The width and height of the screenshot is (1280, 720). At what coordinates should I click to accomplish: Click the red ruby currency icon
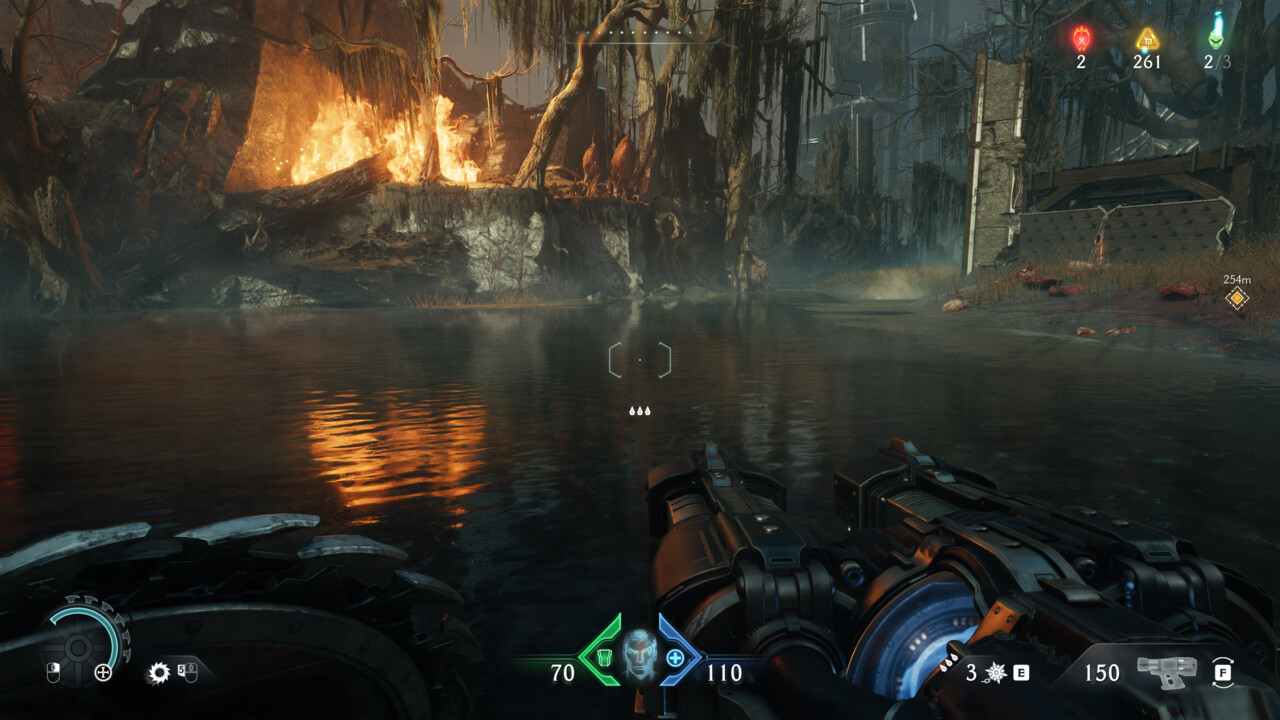[1081, 39]
